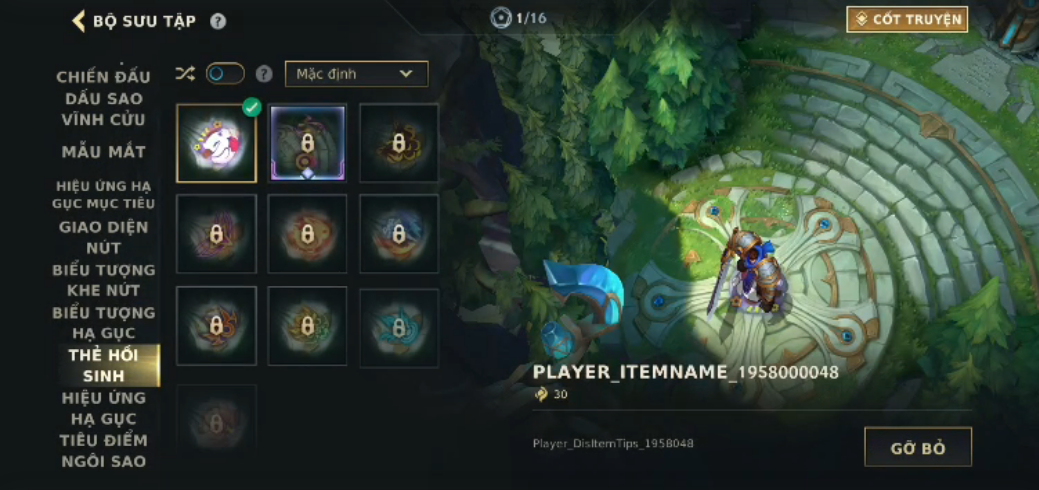Select the Mẫu Mắt category
This screenshot has width=1039, height=490.
point(103,152)
